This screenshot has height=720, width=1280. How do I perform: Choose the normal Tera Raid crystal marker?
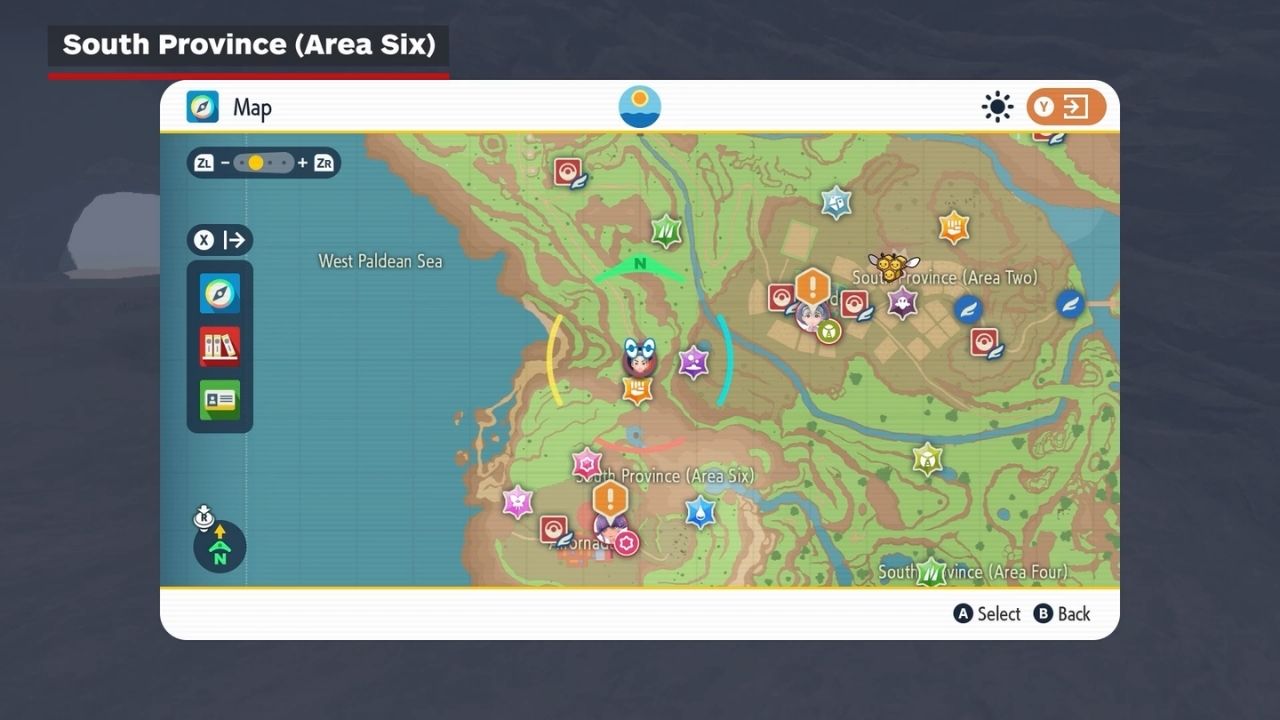(927, 459)
